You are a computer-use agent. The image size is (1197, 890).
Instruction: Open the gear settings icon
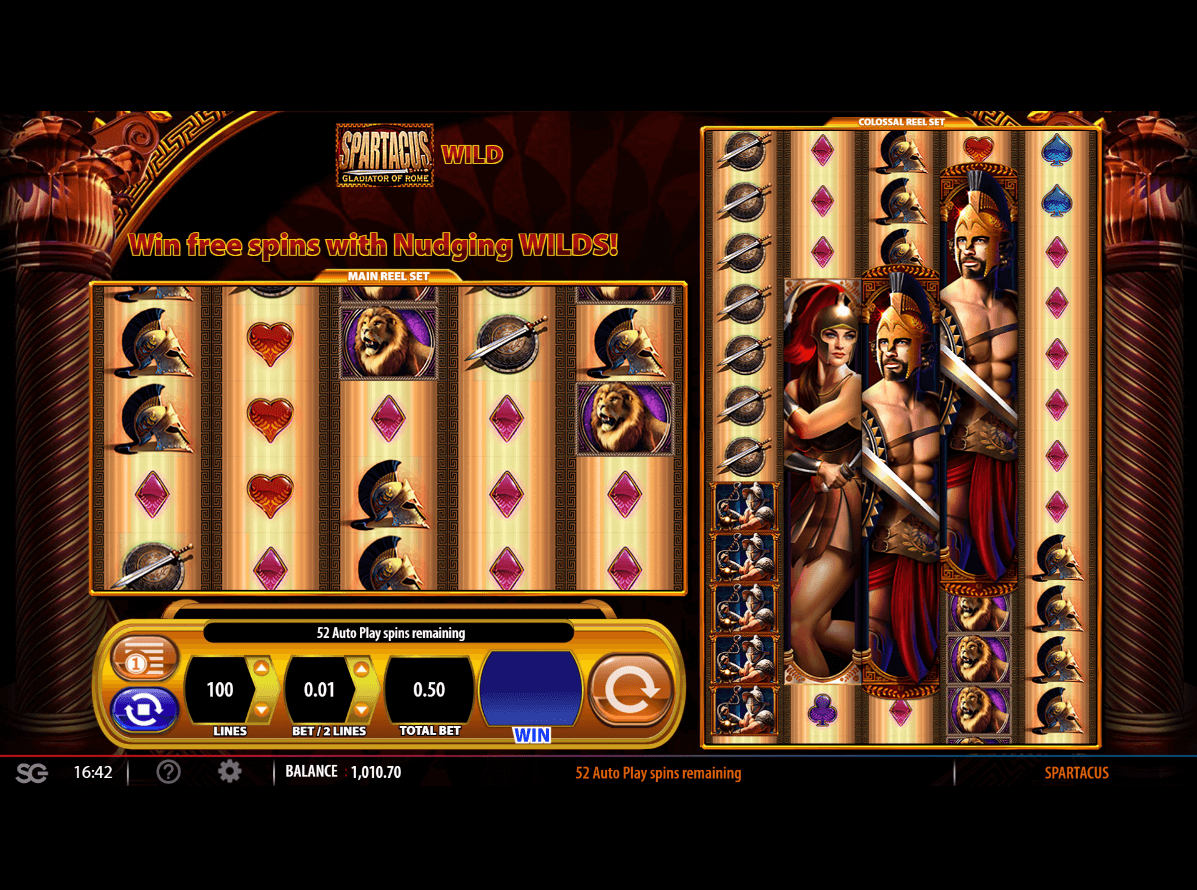tap(230, 772)
